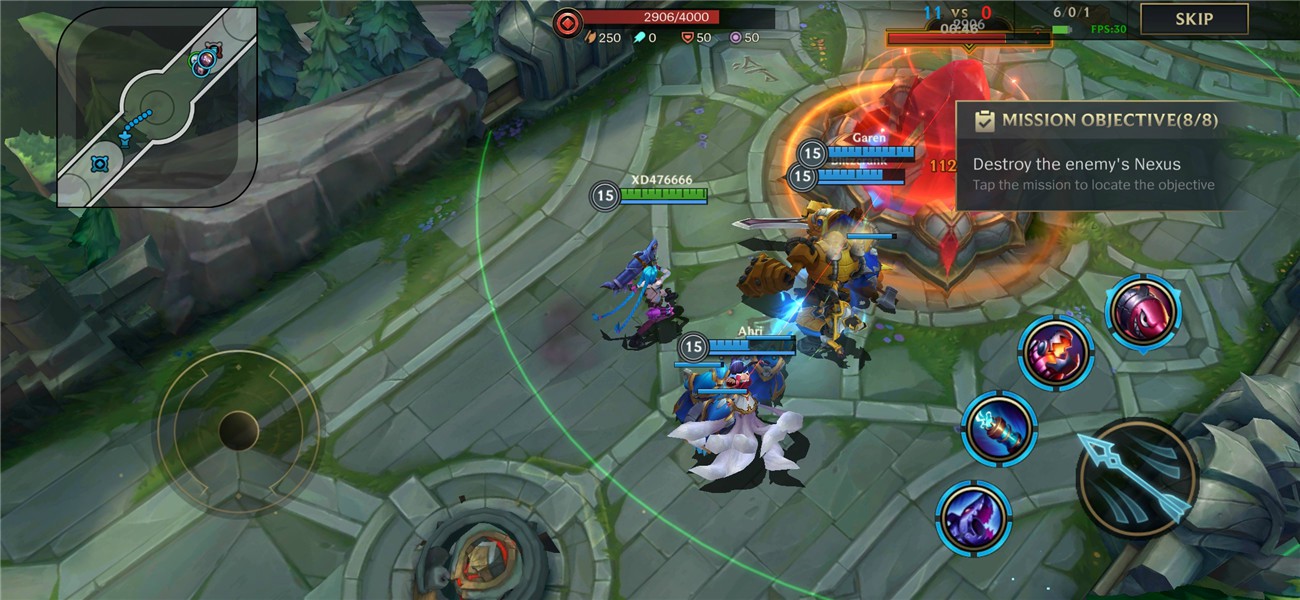Fire the Super Mega Death Rocket ultimate

[1143, 312]
